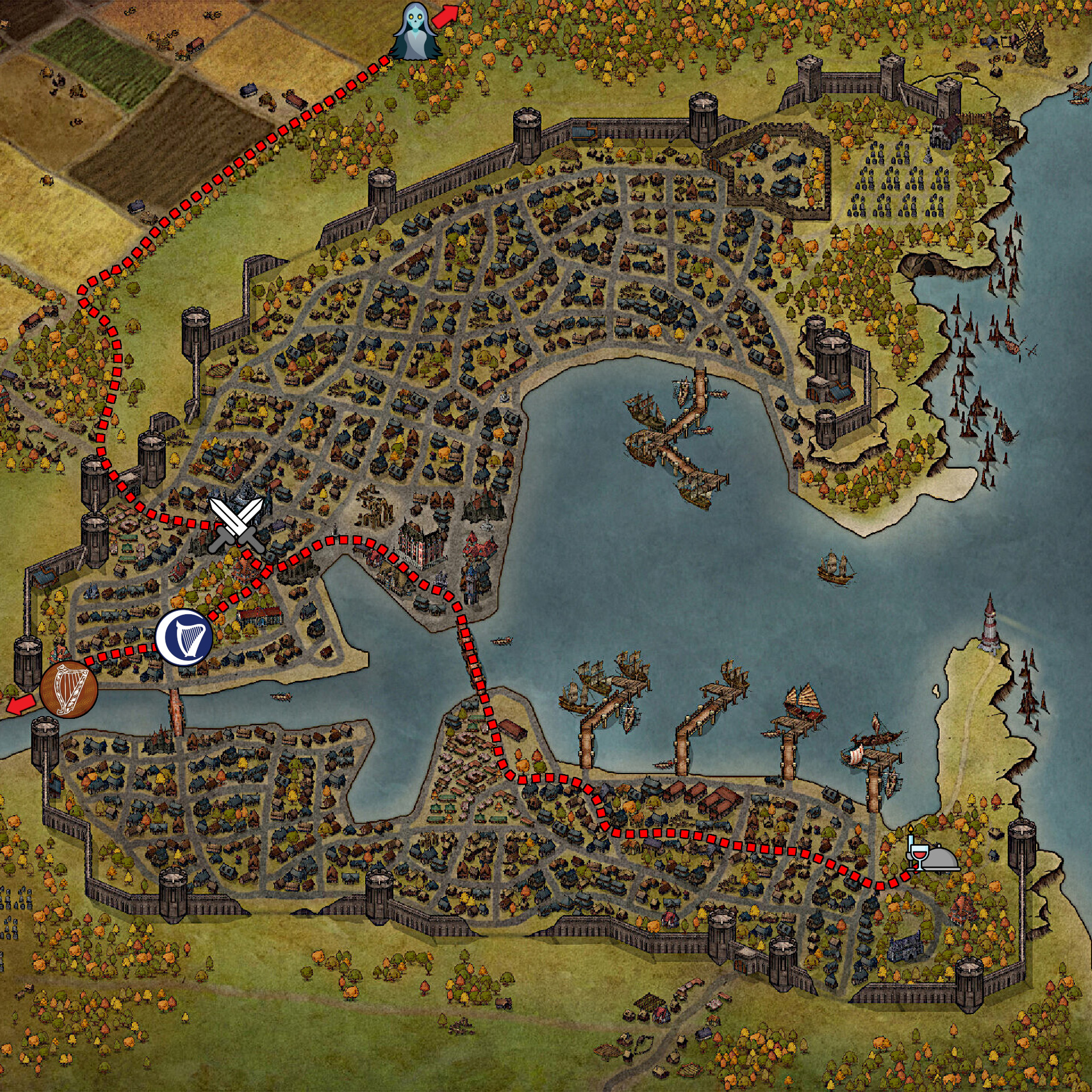Select the ghost marker on the map

[x=418, y=31]
